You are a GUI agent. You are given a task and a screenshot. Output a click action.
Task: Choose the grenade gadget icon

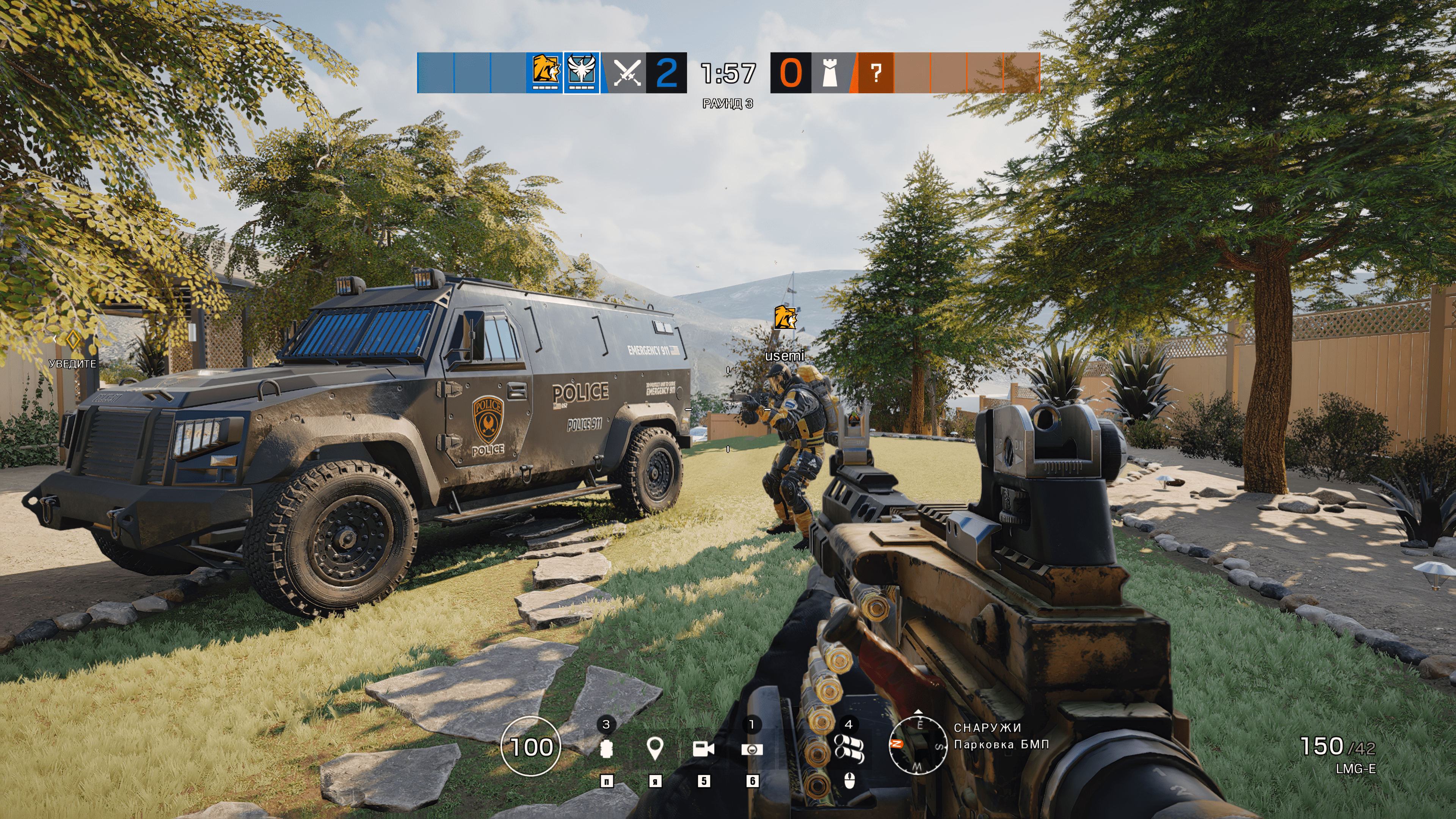pyautogui.click(x=607, y=749)
